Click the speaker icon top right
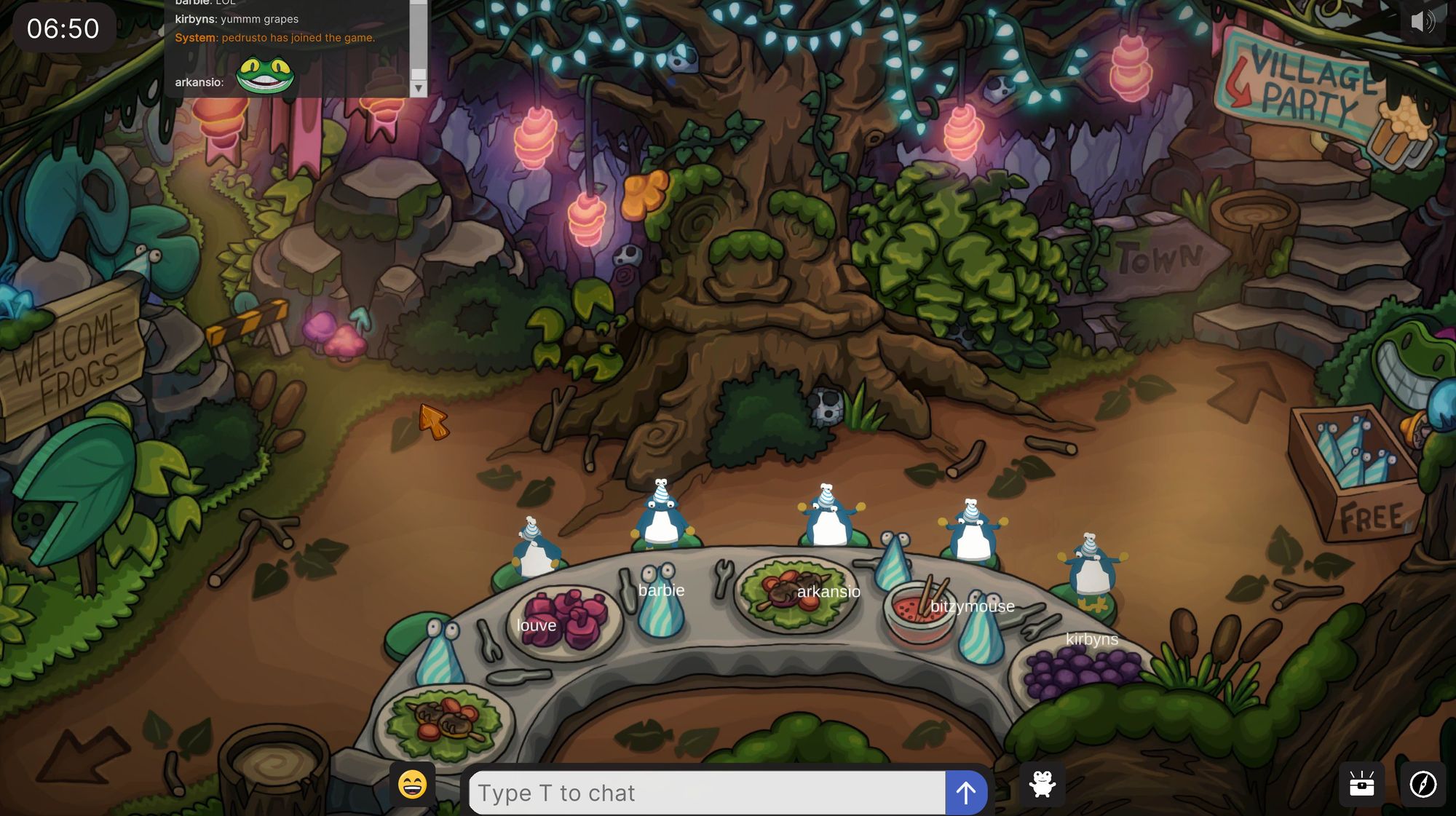 [1423, 22]
